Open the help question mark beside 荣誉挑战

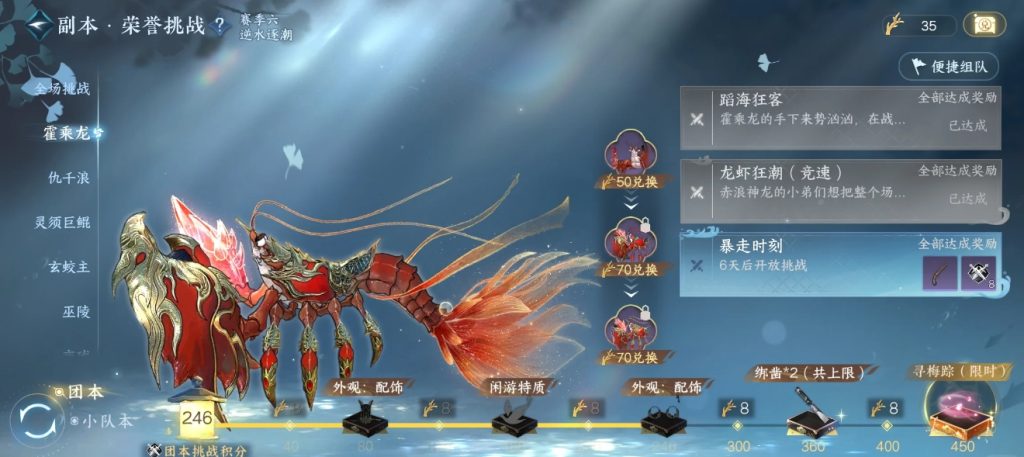(219, 26)
